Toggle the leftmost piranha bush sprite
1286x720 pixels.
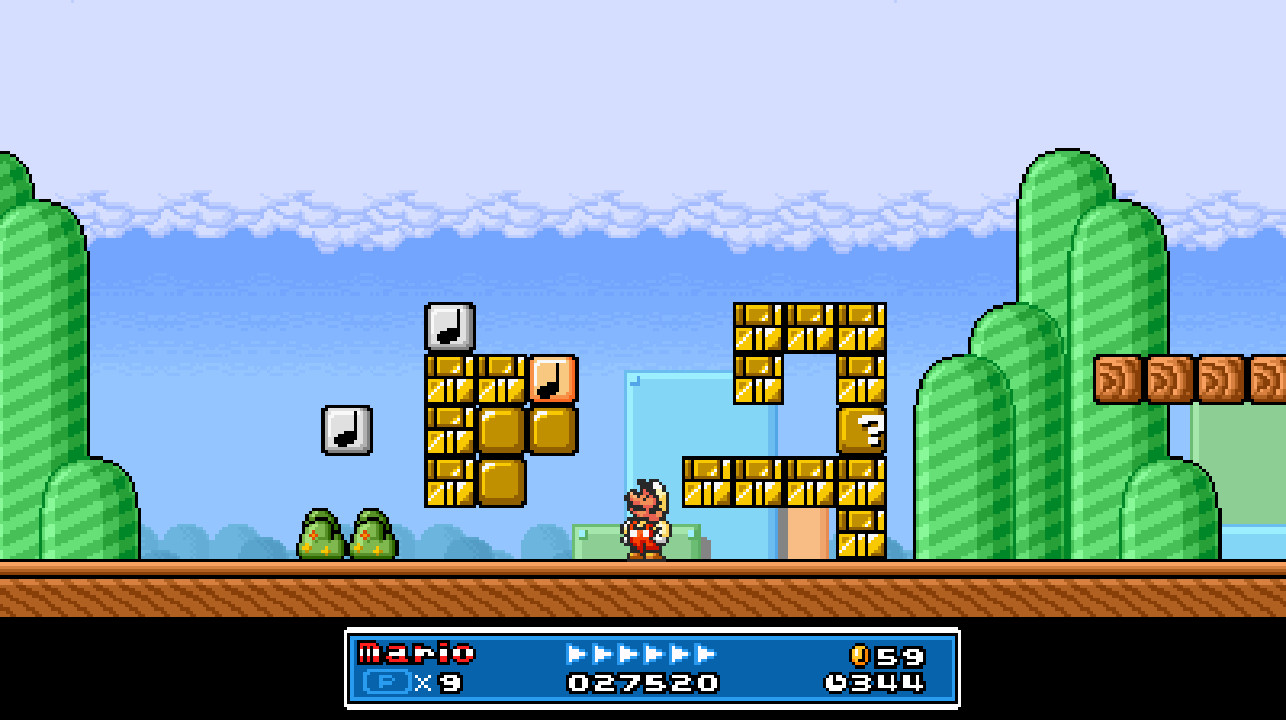[x=322, y=532]
